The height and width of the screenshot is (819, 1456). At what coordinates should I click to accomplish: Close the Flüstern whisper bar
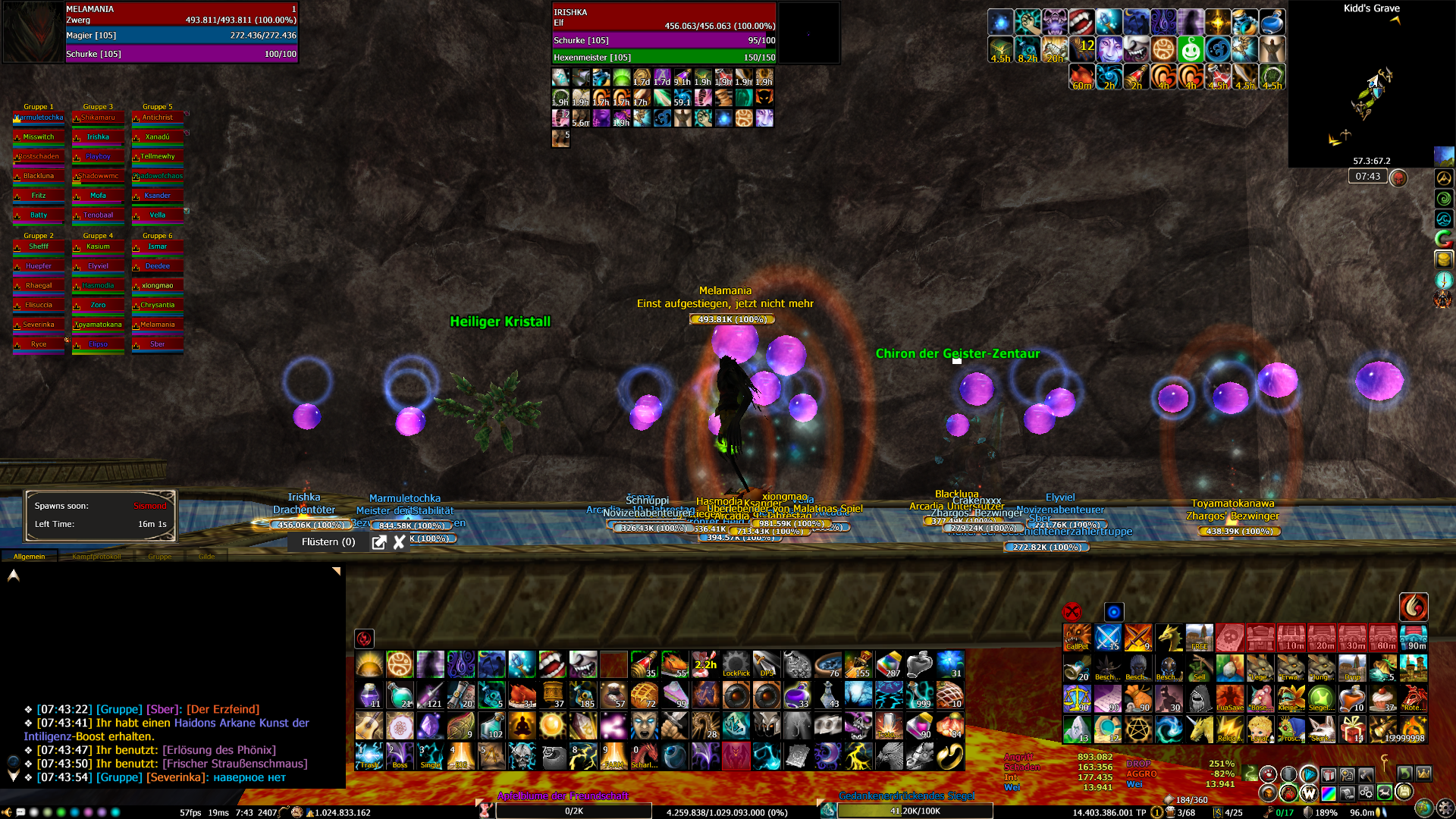click(x=399, y=542)
